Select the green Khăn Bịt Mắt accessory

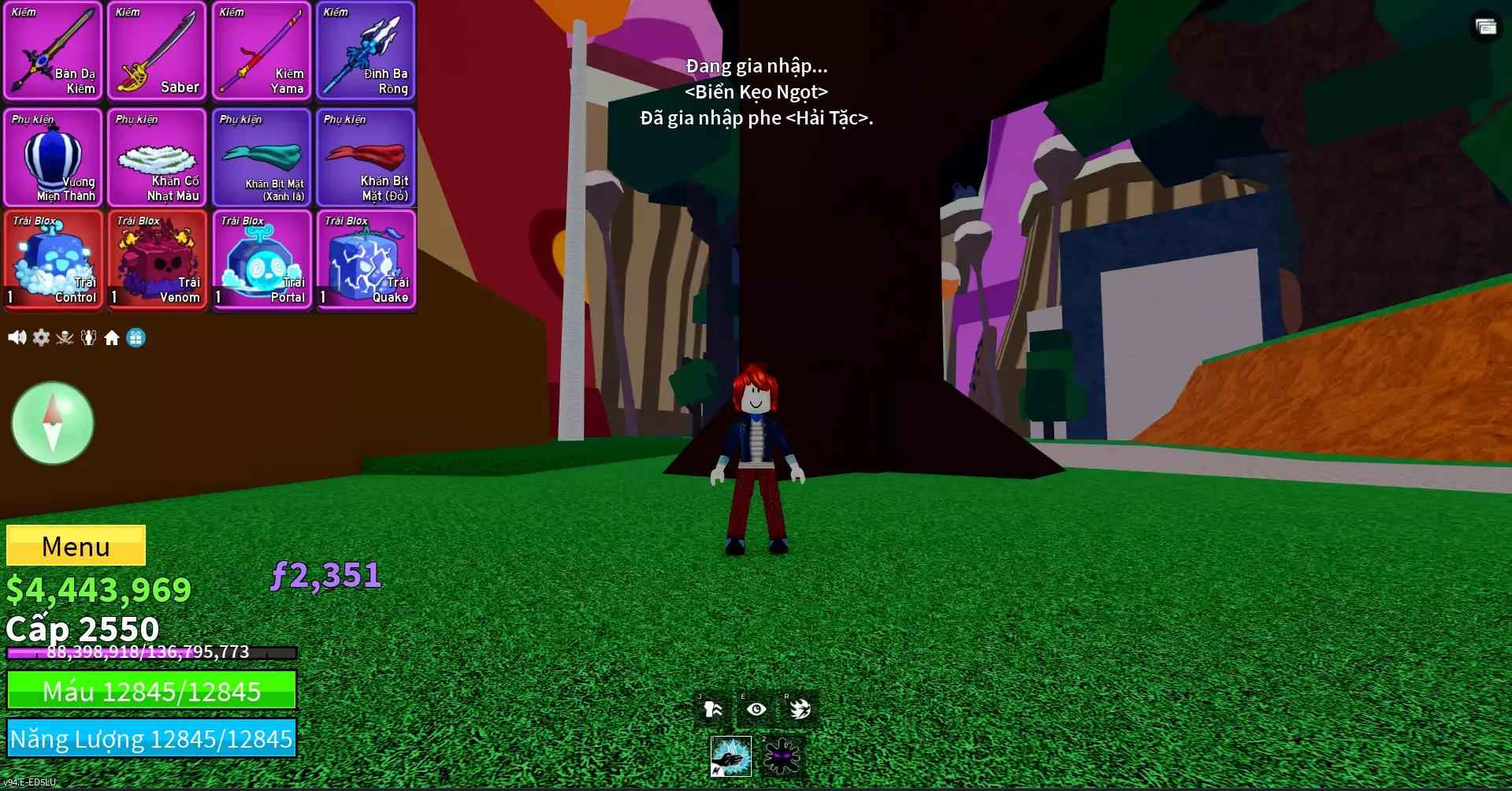(x=261, y=158)
